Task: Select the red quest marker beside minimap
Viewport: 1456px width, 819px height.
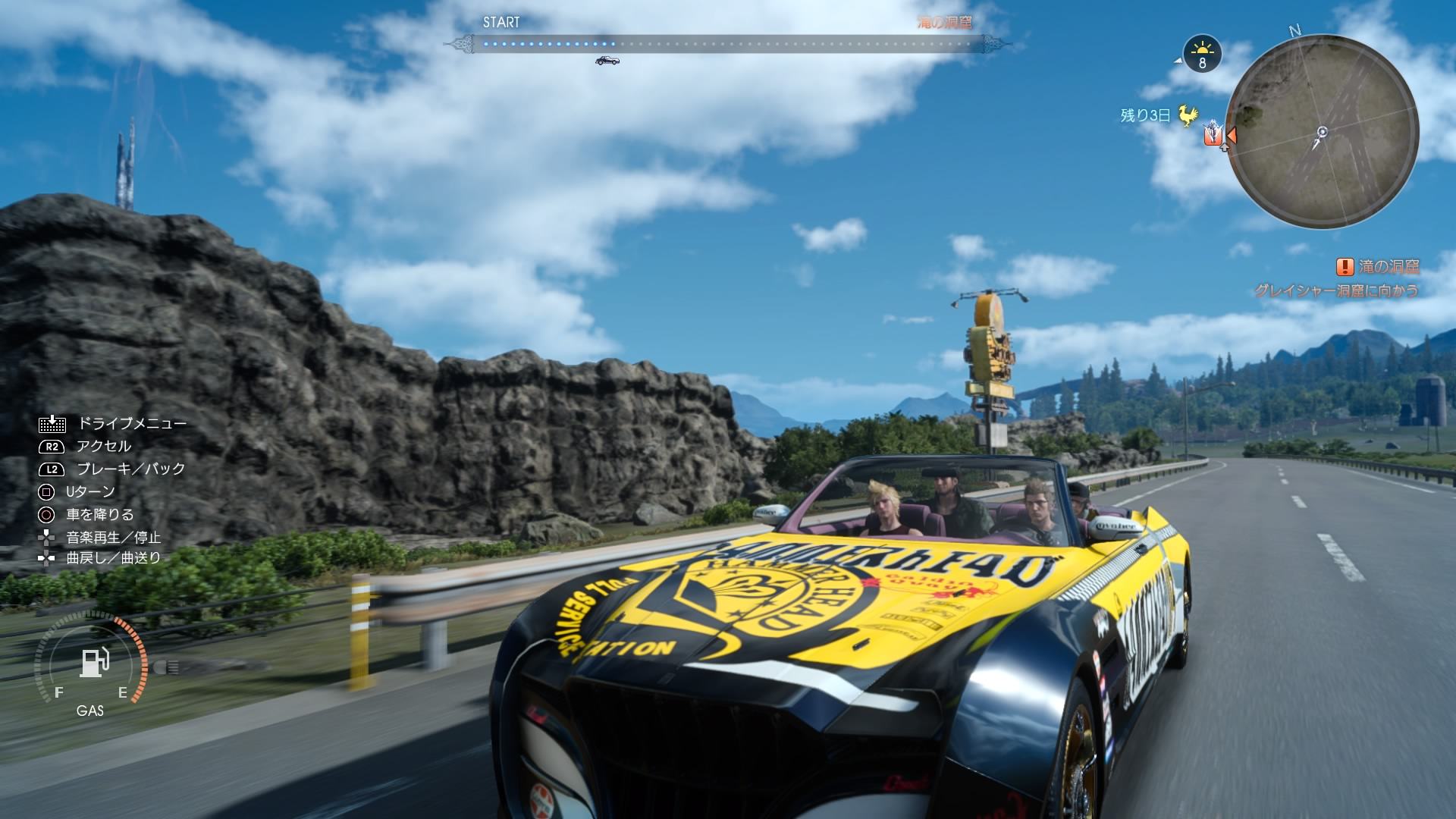Action: [1213, 135]
